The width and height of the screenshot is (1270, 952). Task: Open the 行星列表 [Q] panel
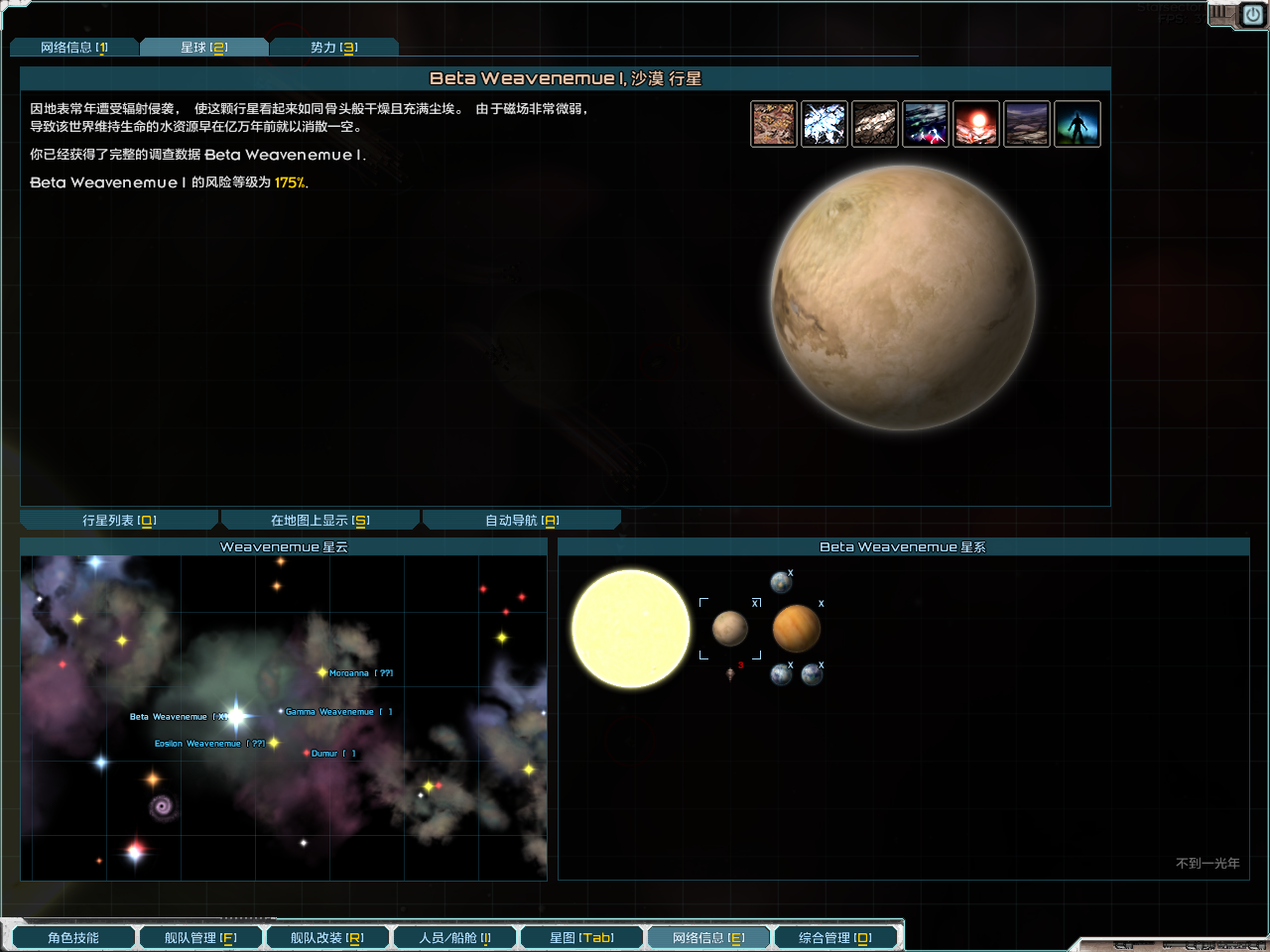click(x=118, y=518)
